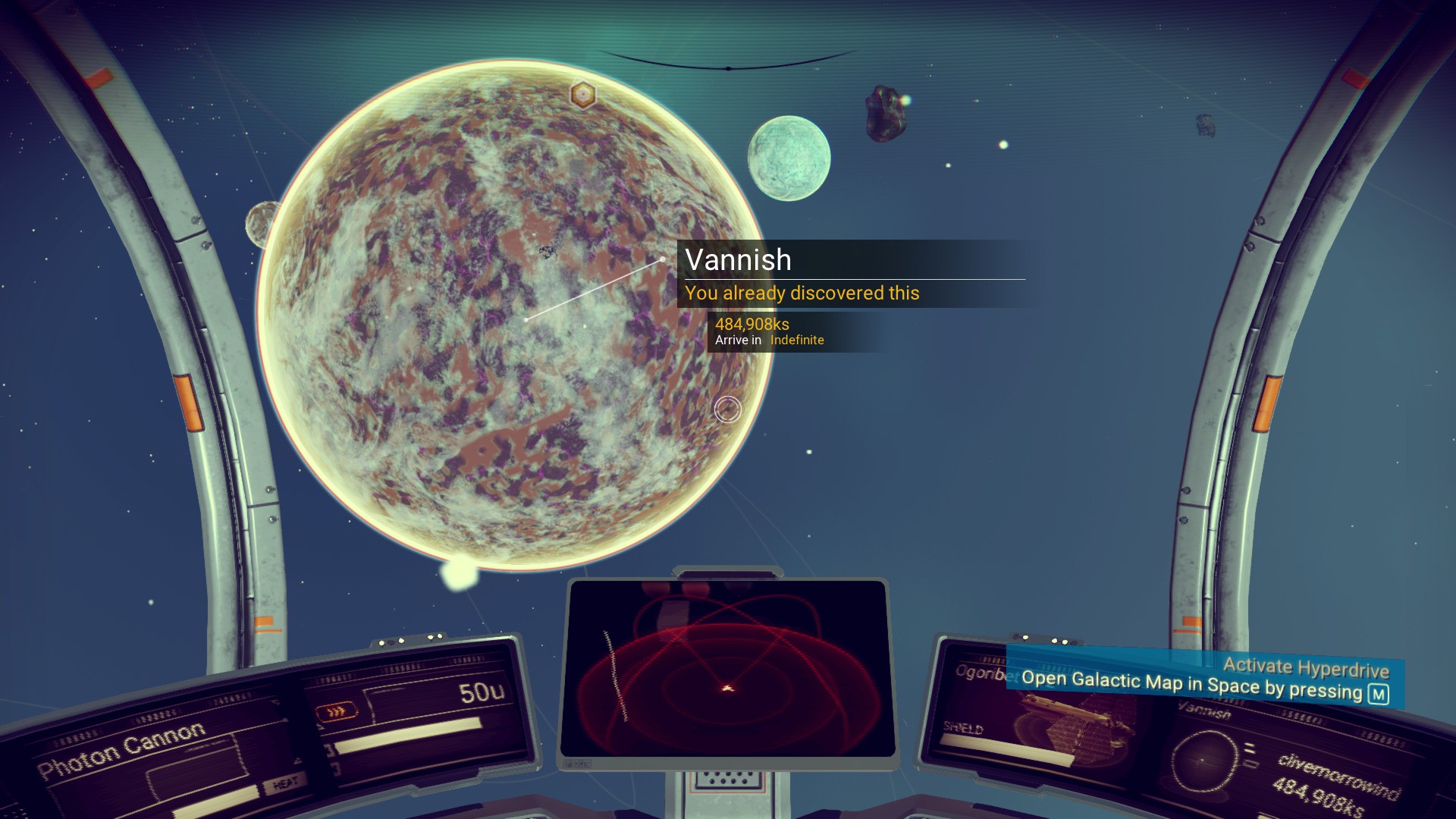Select the hexagonal waypoint marker on the planet
The image size is (1456, 819).
point(582,96)
